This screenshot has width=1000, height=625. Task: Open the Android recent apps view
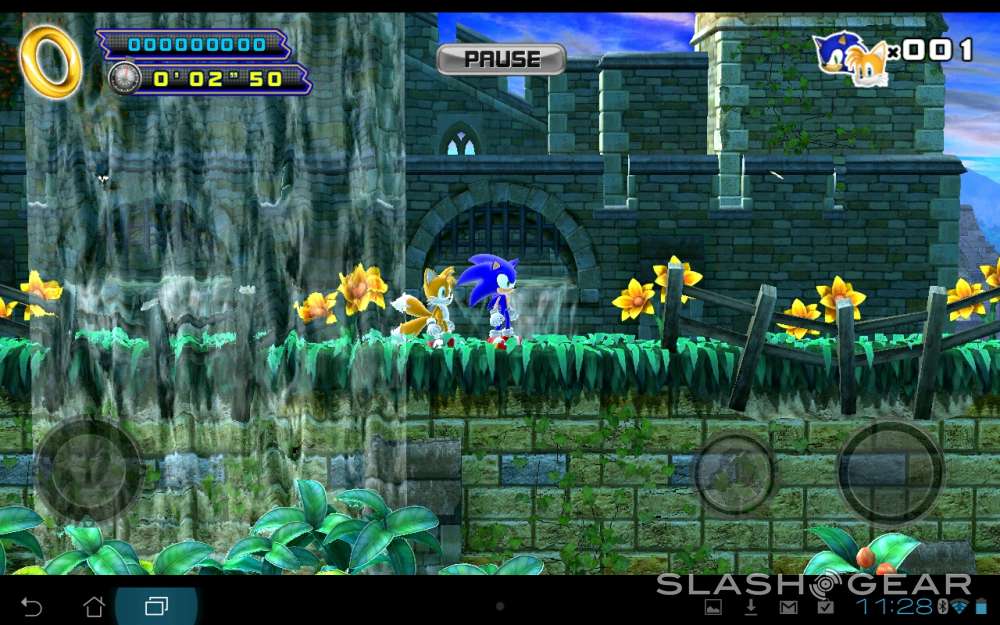(x=156, y=606)
